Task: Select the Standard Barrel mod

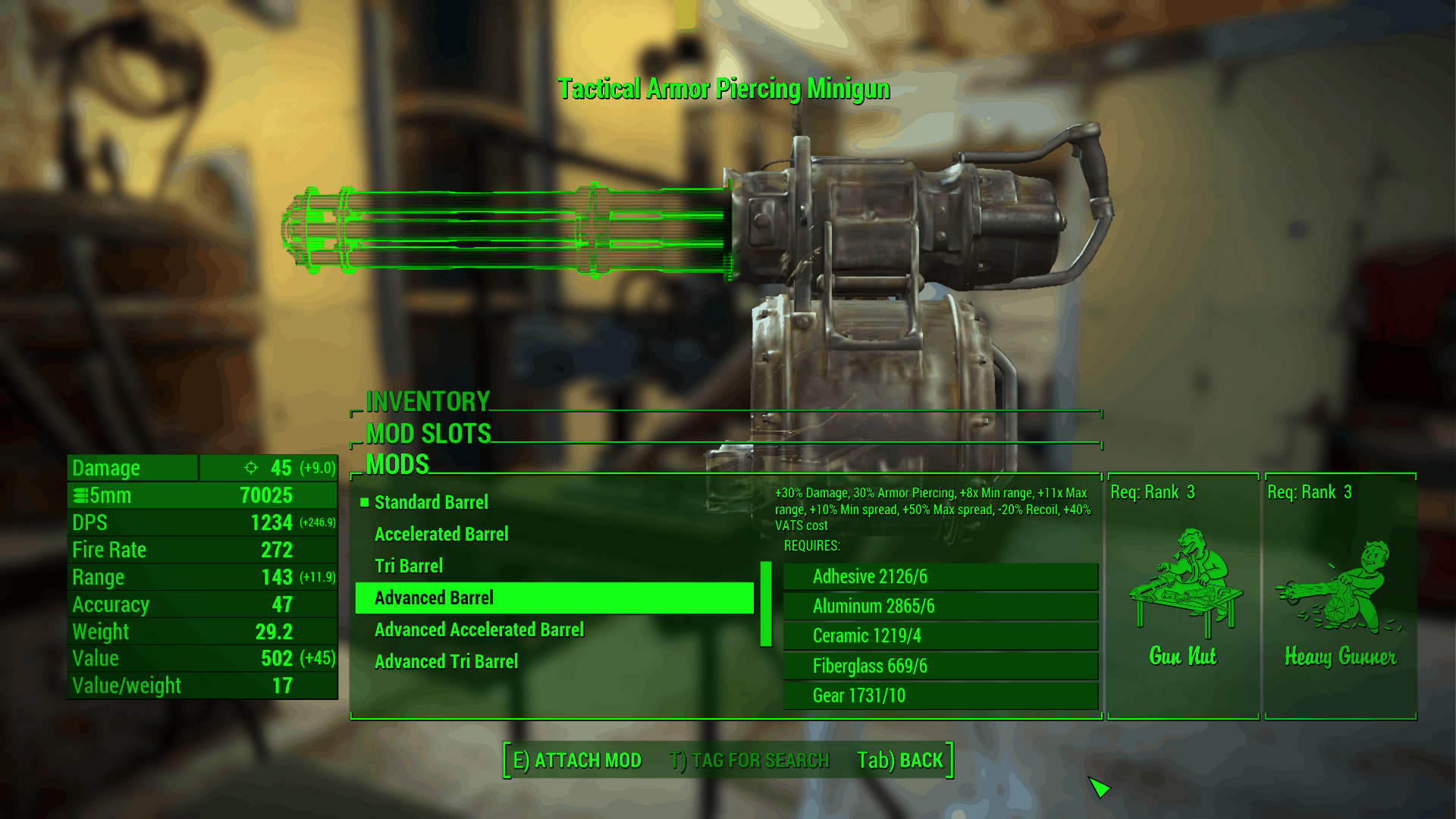Action: point(431,503)
